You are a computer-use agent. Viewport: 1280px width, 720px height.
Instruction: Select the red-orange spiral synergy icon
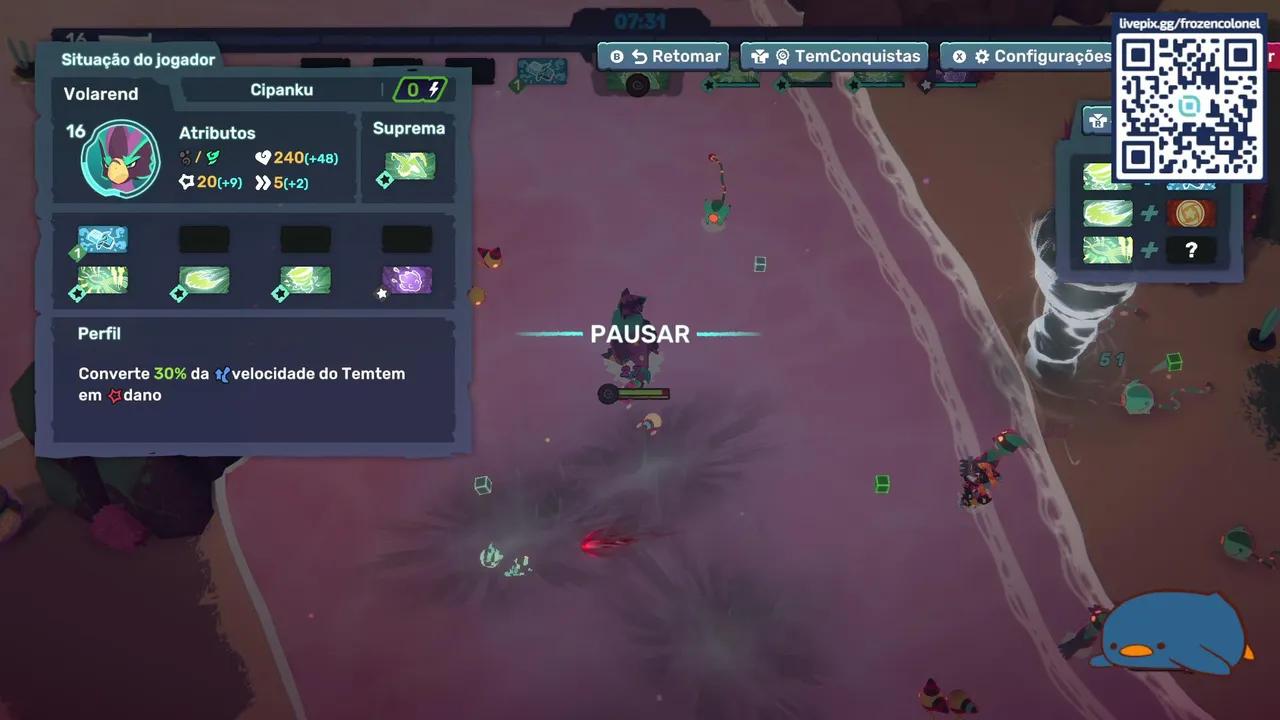(1190, 213)
